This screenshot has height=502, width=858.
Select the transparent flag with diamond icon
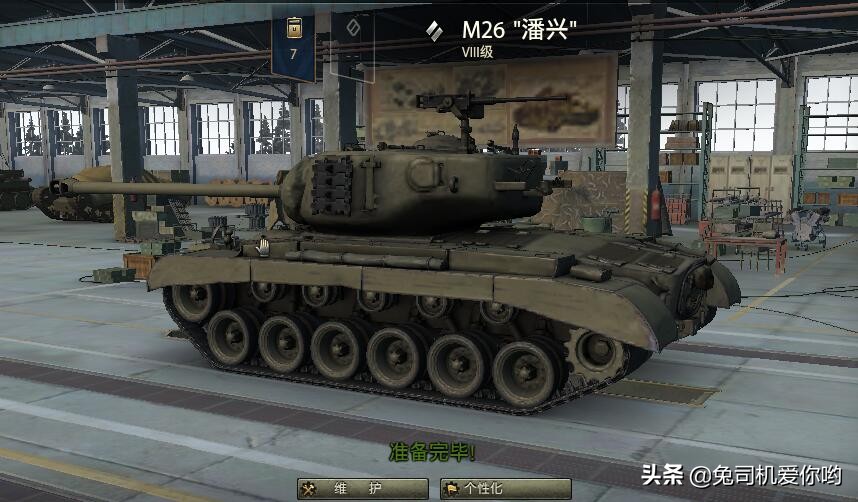354,40
